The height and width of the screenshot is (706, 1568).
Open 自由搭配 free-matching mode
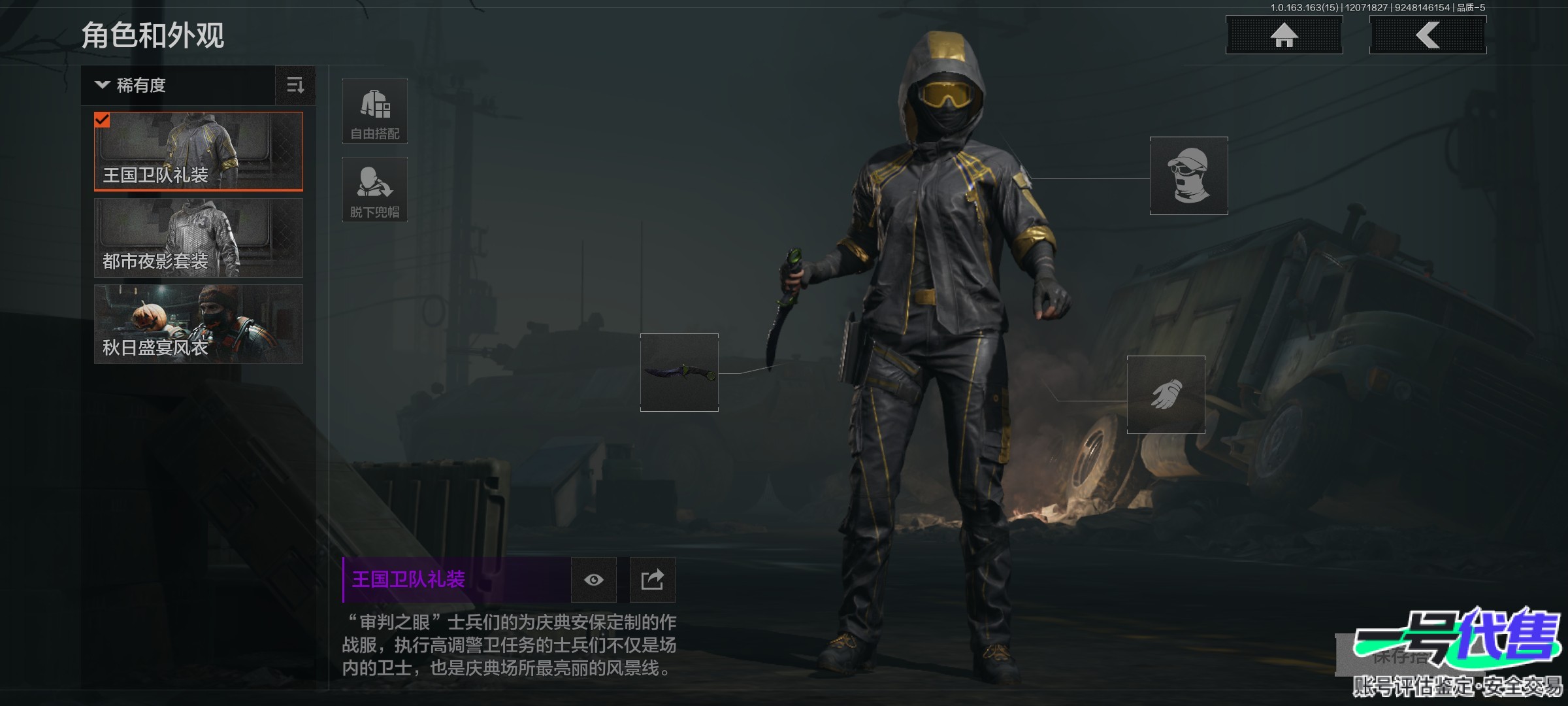click(375, 111)
